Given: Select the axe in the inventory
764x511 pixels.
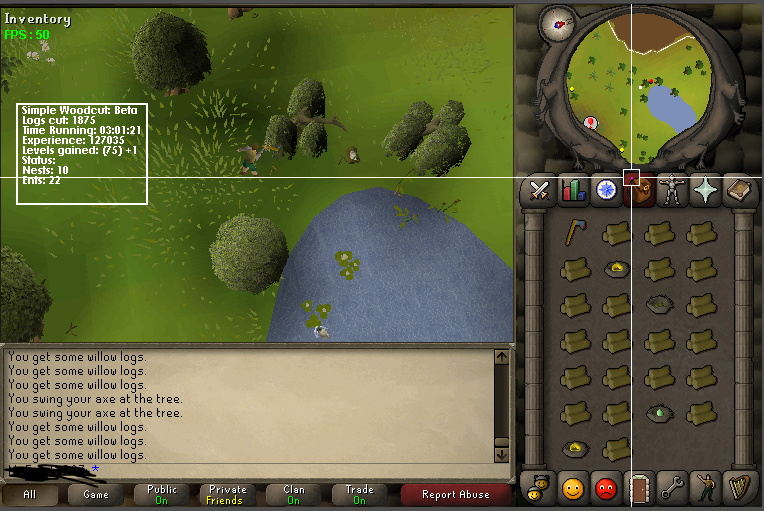Looking at the screenshot, I should point(574,233).
